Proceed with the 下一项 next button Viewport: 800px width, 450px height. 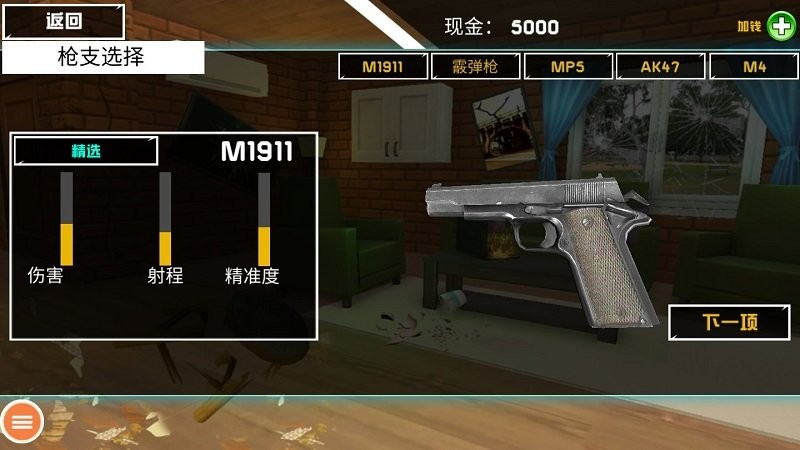(729, 322)
